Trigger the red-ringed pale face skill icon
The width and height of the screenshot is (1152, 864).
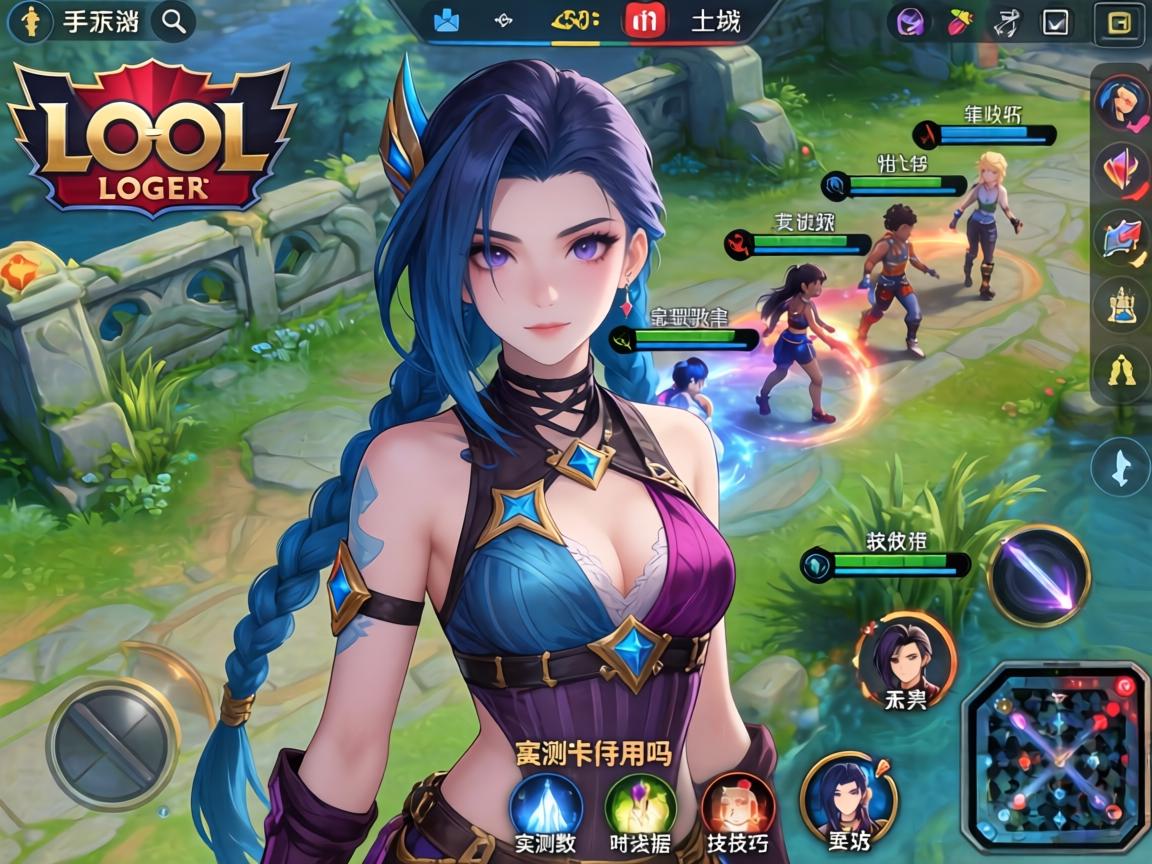tap(738, 806)
